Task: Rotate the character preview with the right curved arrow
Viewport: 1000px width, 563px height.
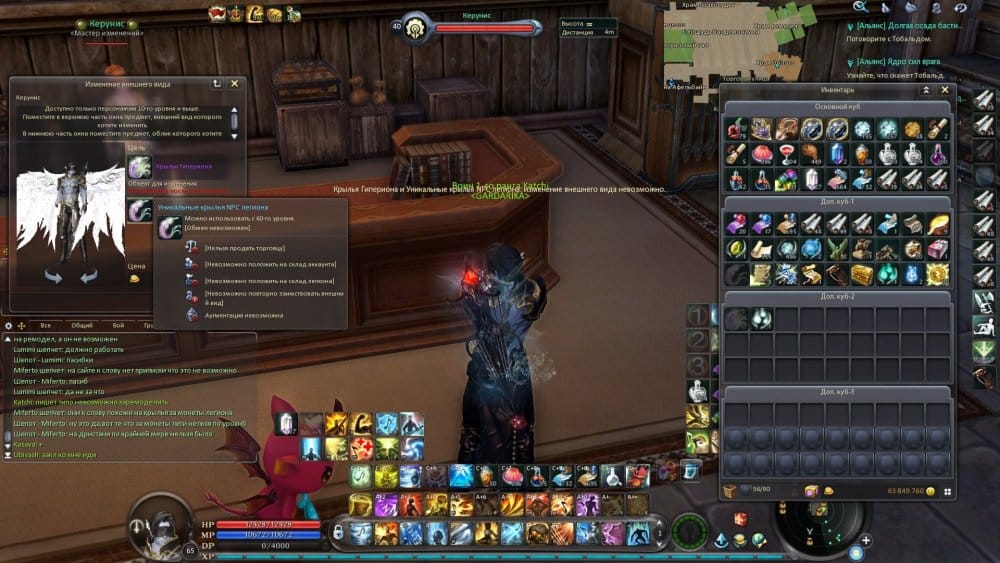Action: click(x=88, y=276)
